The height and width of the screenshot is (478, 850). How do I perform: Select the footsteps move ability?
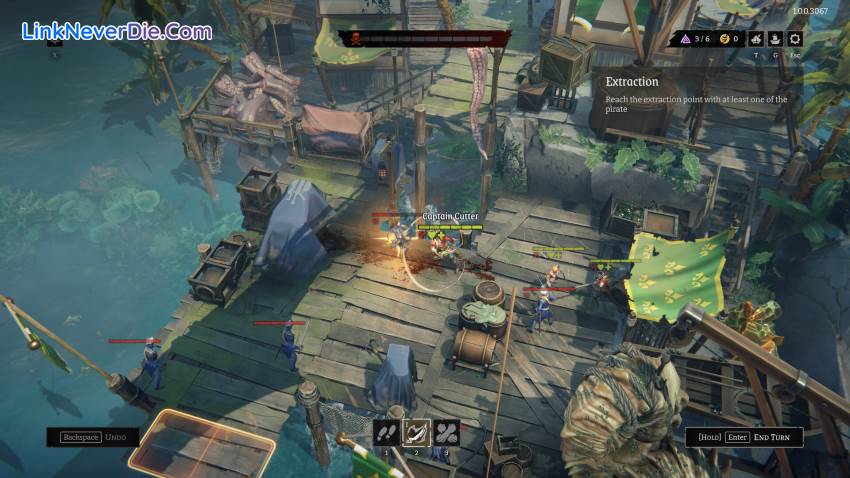(x=386, y=432)
